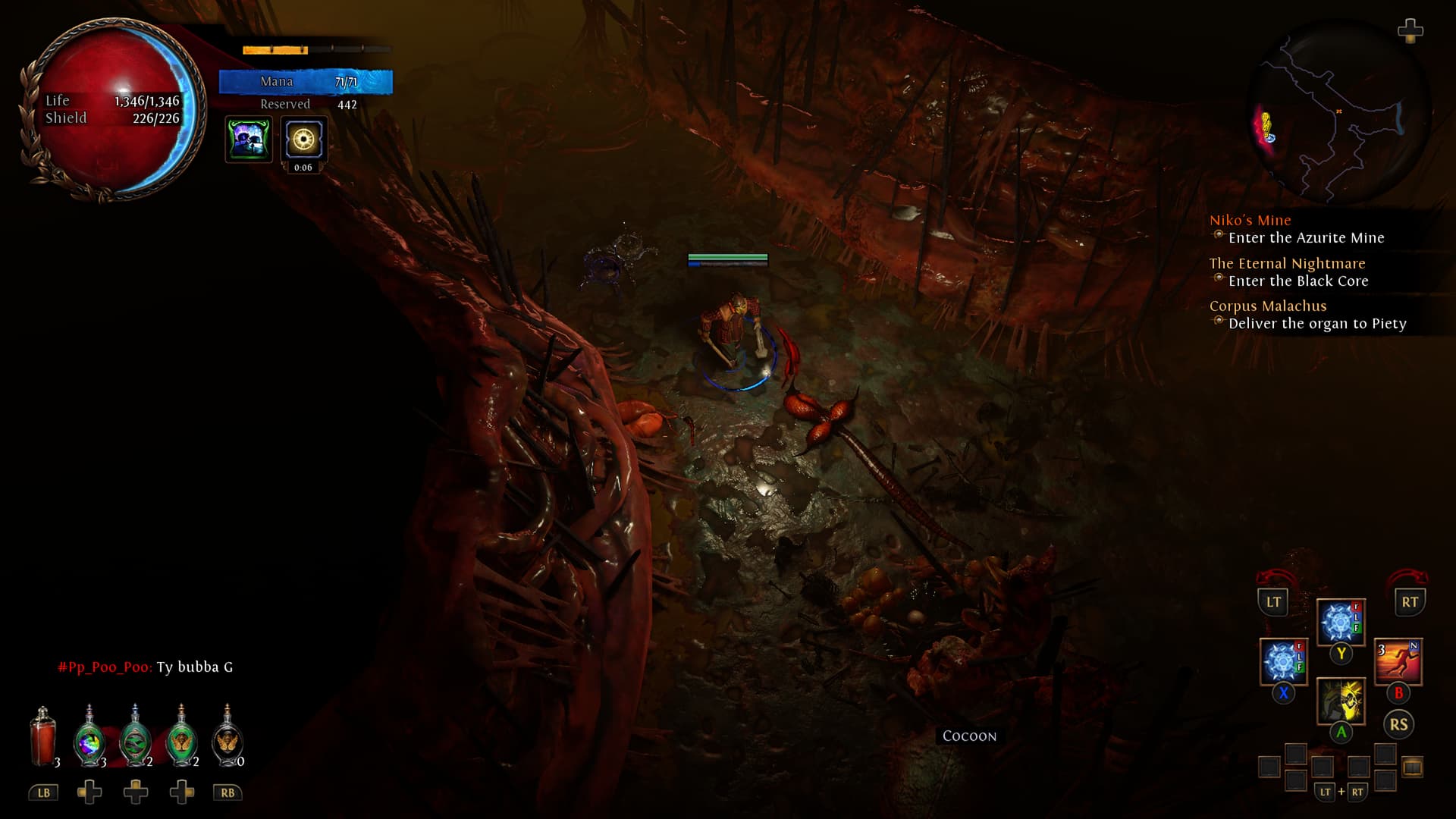Activate the blue orb skill above Y
Image resolution: width=1456 pixels, height=819 pixels.
pyautogui.click(x=1340, y=622)
